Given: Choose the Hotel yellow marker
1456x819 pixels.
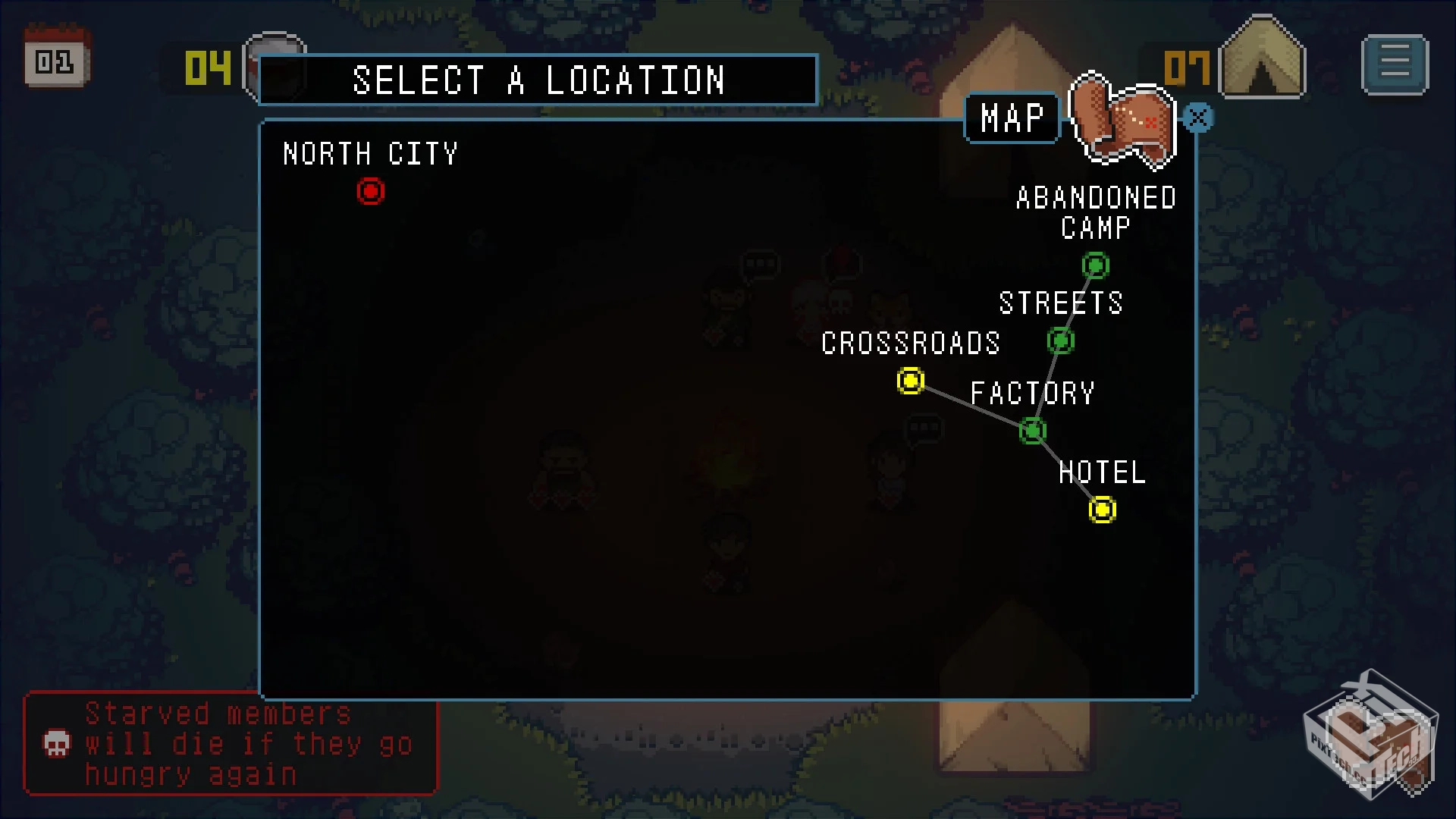Looking at the screenshot, I should click(x=1102, y=510).
